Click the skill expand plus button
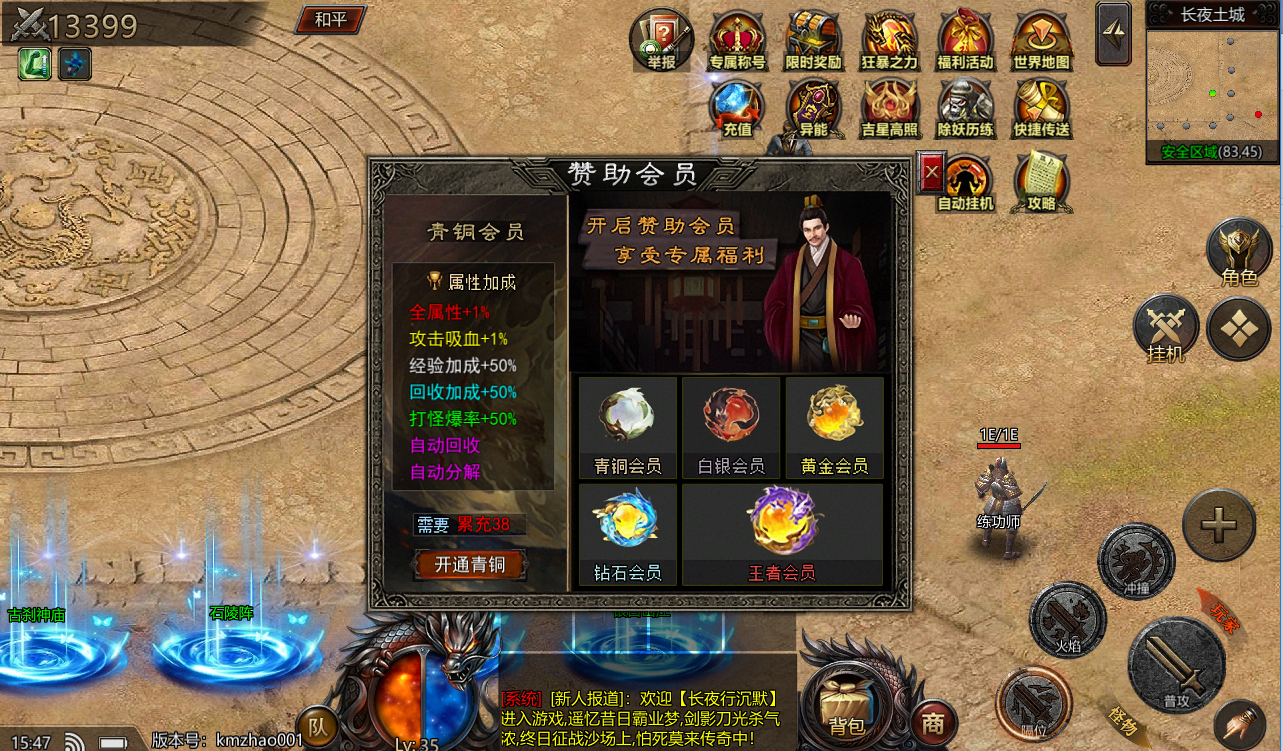 tap(1218, 524)
